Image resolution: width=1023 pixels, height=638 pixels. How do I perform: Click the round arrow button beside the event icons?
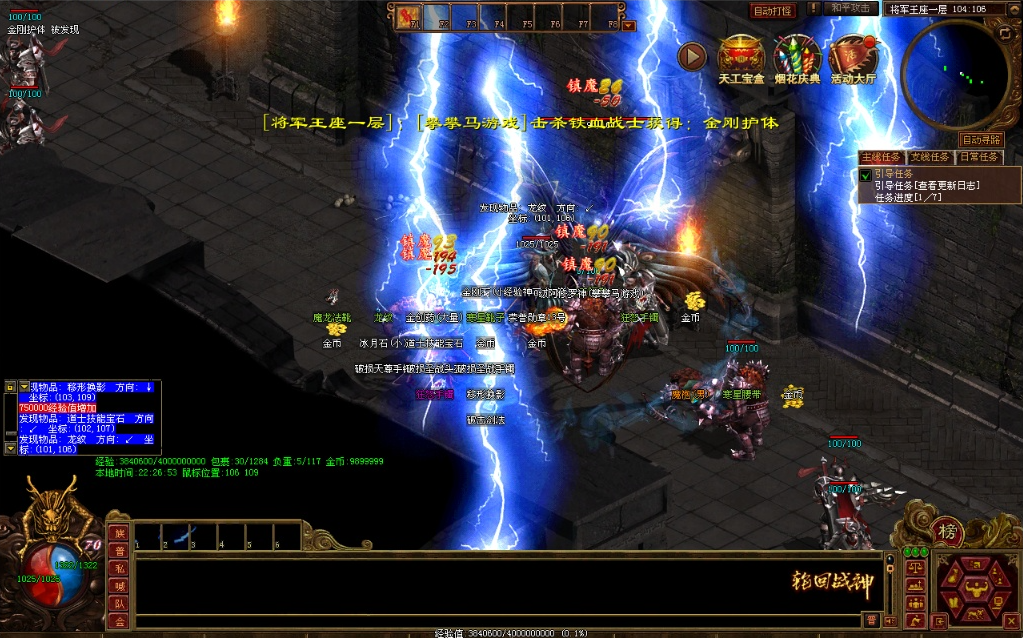click(x=692, y=56)
